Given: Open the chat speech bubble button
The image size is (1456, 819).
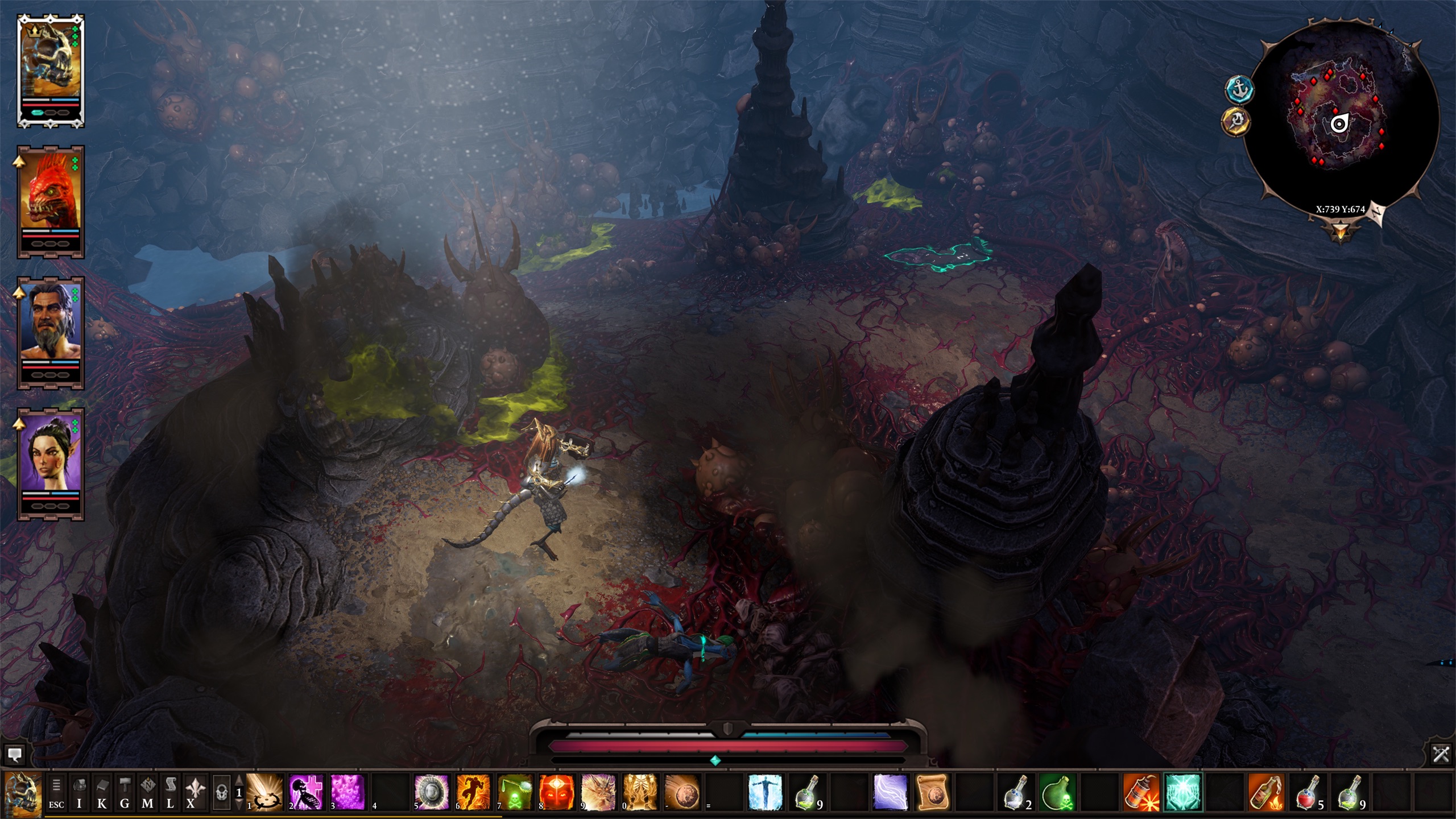Looking at the screenshot, I should [x=14, y=755].
